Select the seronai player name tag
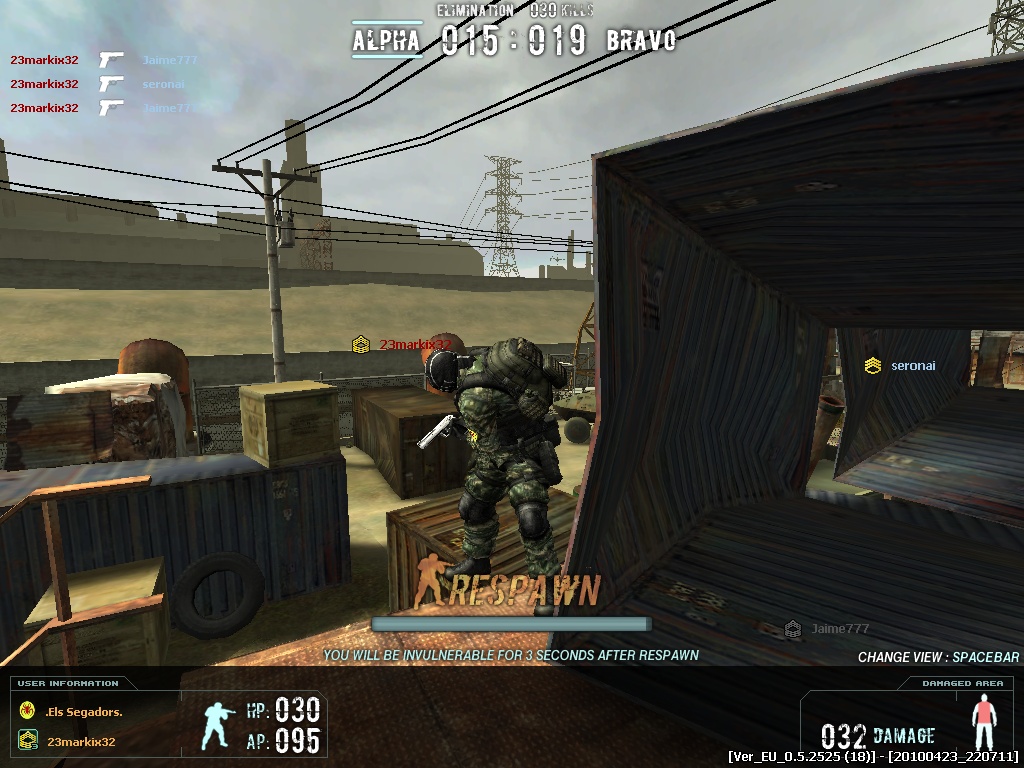The image size is (1024, 768). click(x=912, y=366)
